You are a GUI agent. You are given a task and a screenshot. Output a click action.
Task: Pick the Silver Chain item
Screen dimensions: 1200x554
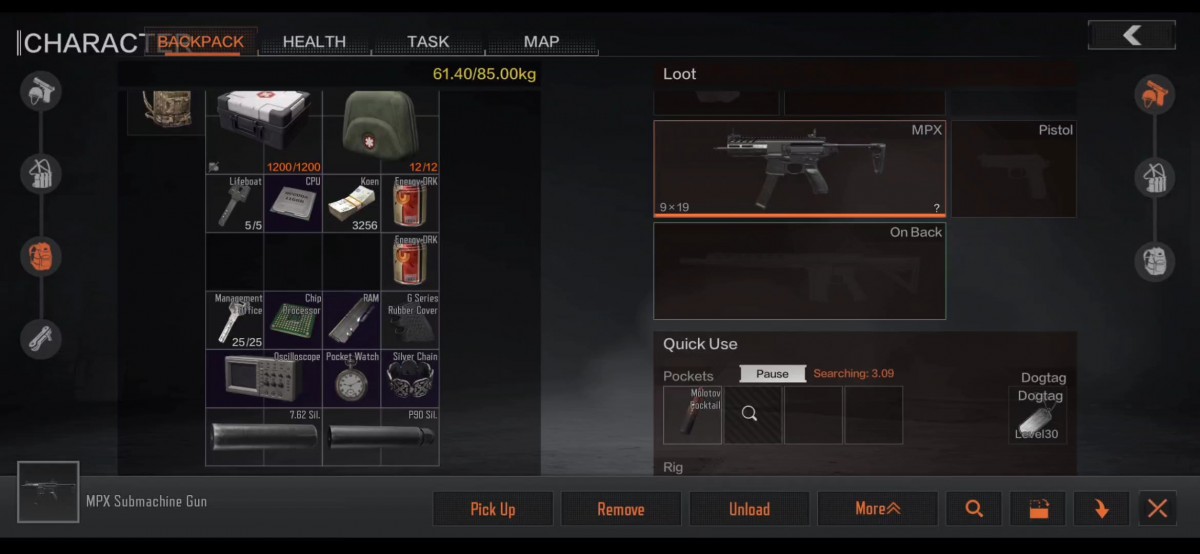[x=410, y=378]
